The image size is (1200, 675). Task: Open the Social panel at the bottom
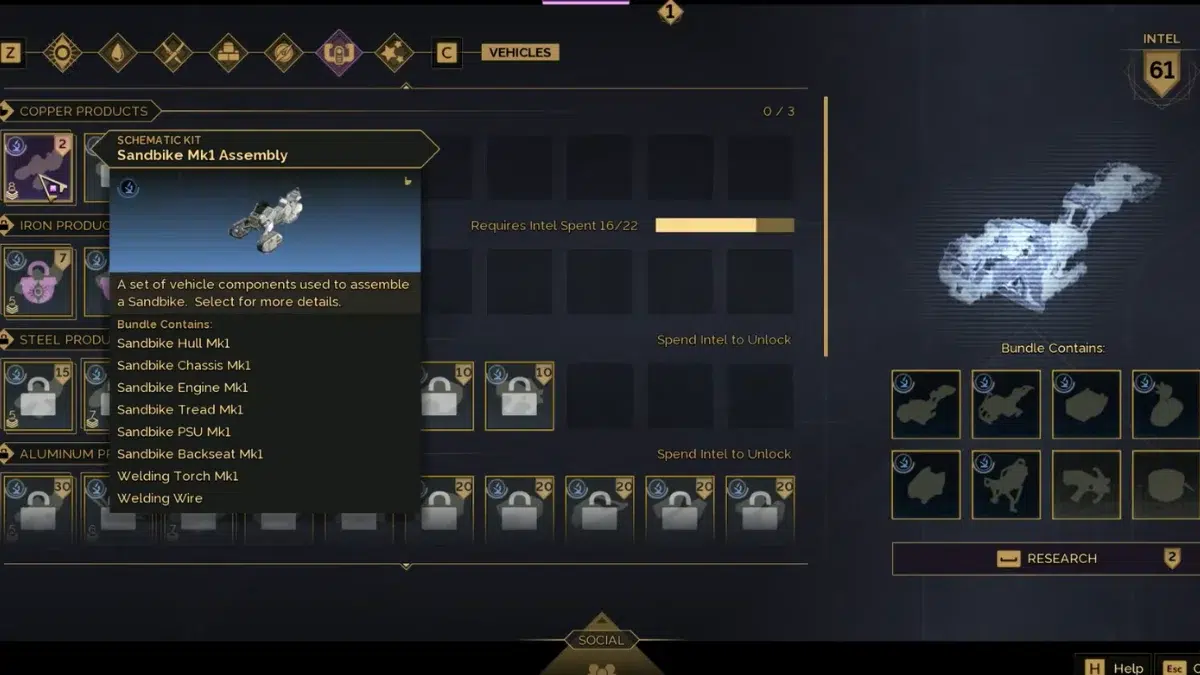[600, 641]
